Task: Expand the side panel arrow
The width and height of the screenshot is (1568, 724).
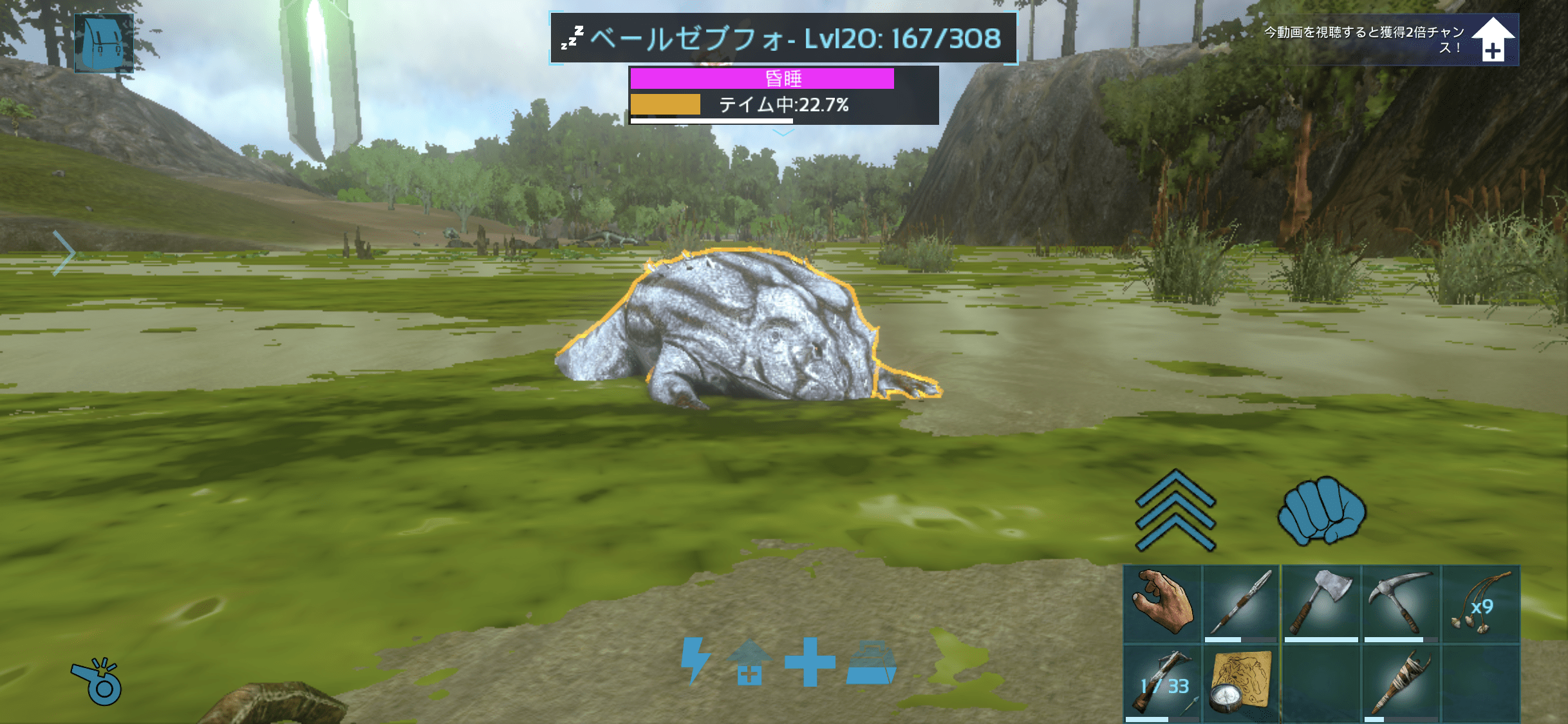Action: [64, 253]
